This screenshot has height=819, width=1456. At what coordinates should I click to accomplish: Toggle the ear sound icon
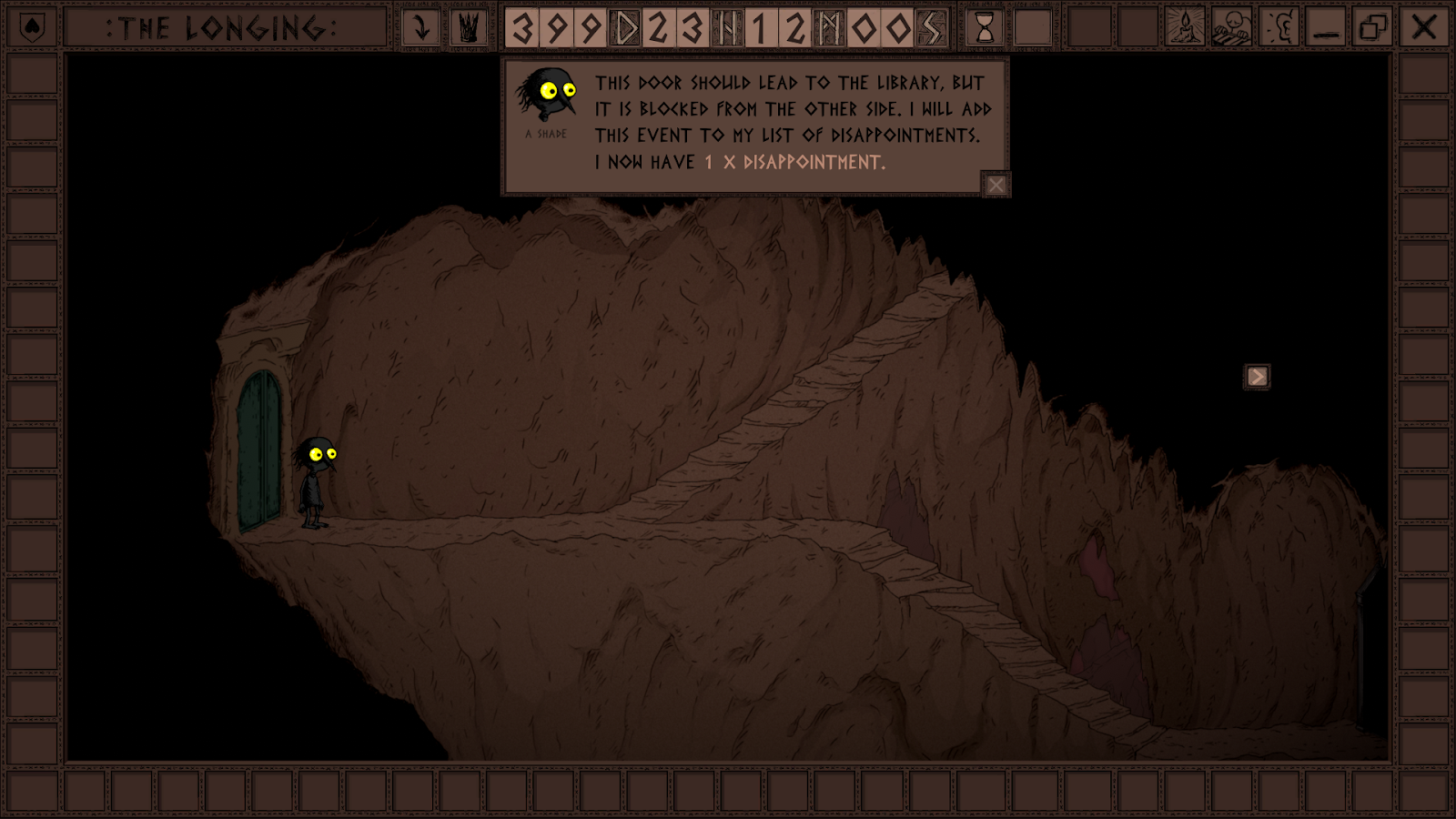point(1280,28)
